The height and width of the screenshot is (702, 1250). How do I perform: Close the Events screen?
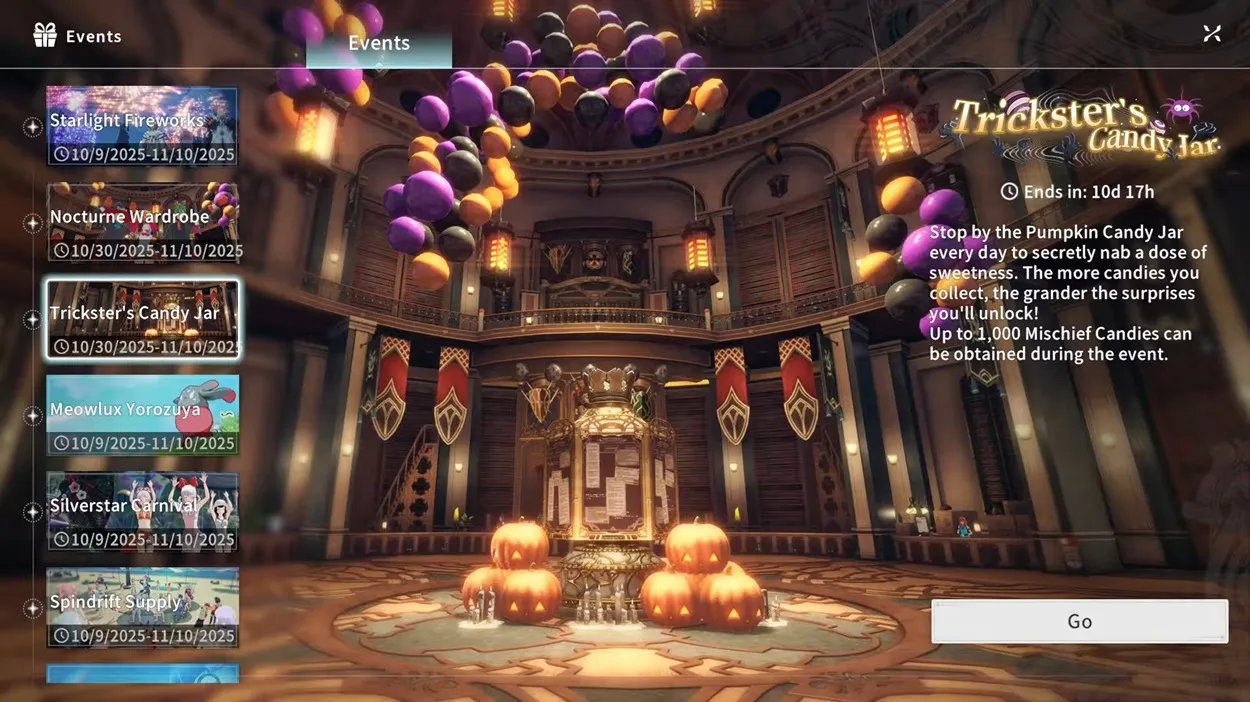pos(1212,34)
